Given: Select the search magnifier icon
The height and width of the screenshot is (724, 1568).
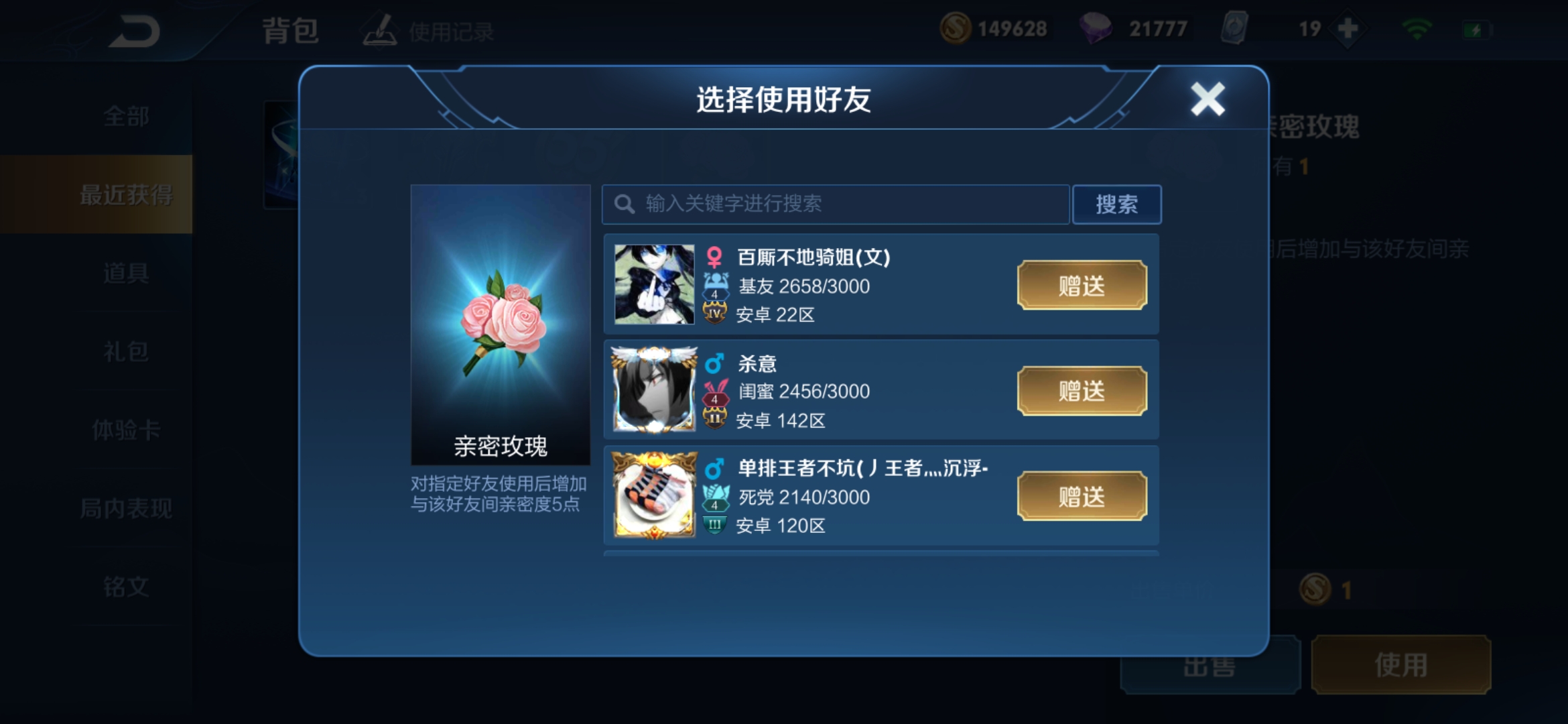Looking at the screenshot, I should coord(625,204).
